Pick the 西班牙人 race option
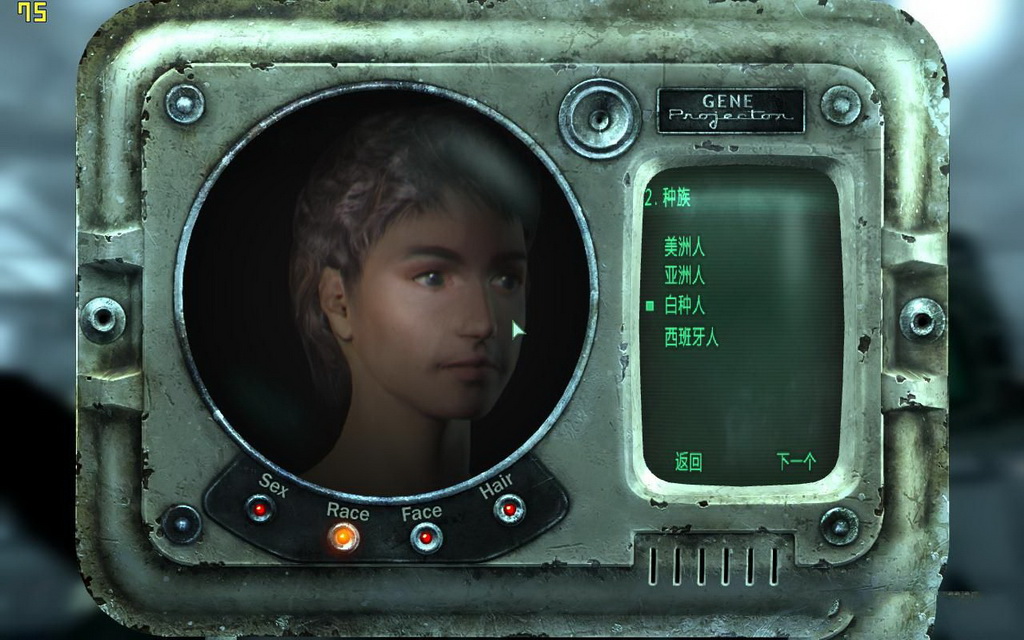The width and height of the screenshot is (1024, 640). [691, 337]
